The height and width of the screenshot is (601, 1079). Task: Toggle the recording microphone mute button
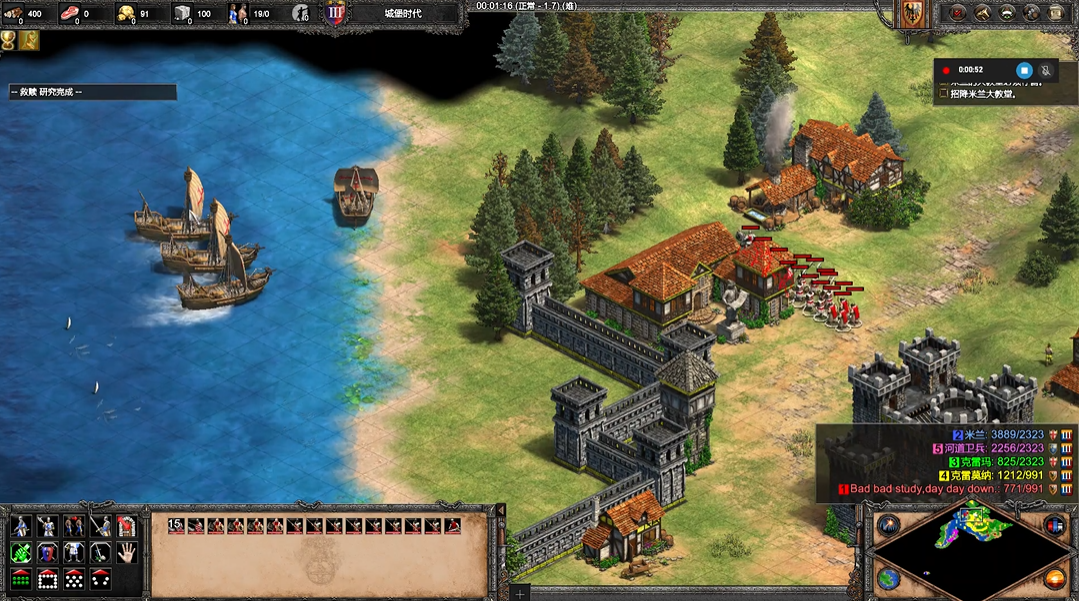click(1046, 70)
